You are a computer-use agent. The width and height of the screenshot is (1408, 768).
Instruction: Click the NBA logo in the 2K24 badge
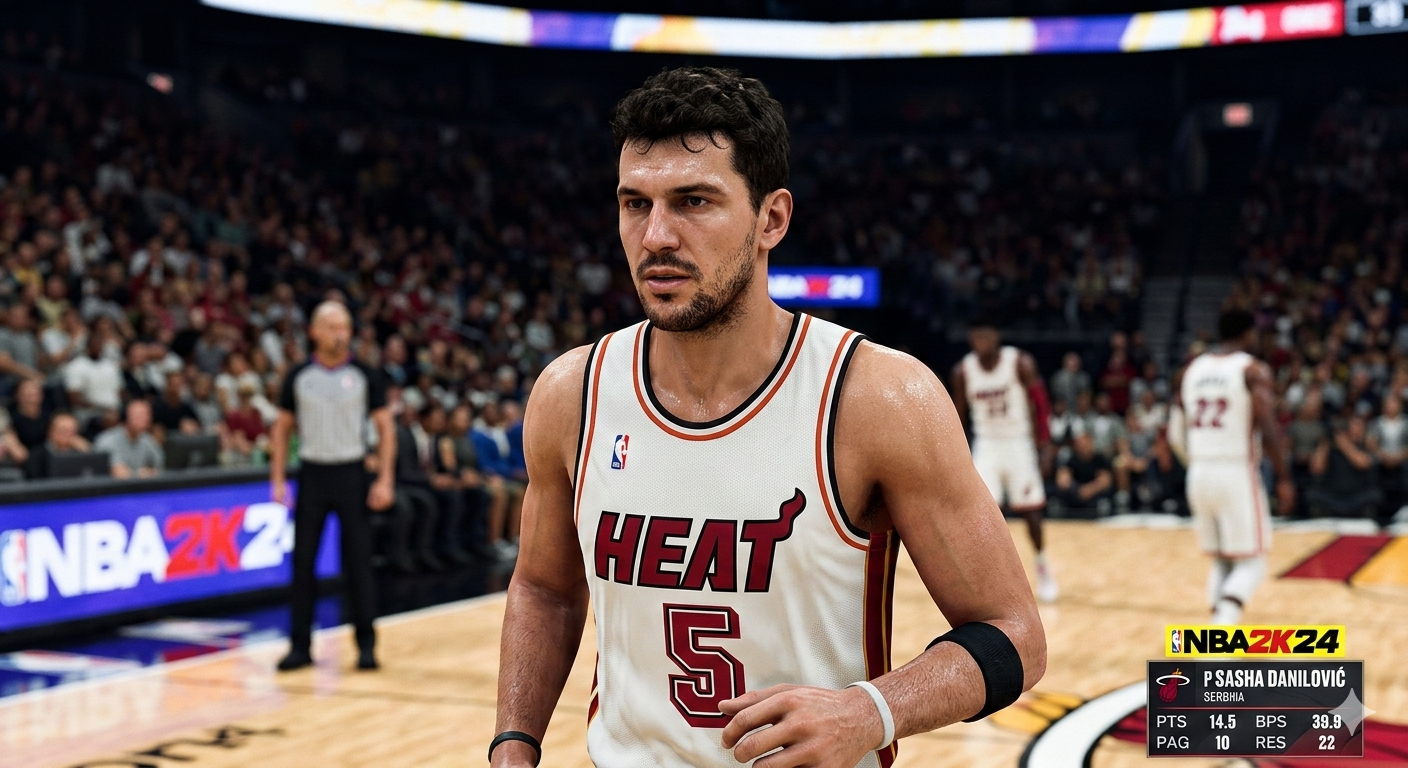point(1177,640)
